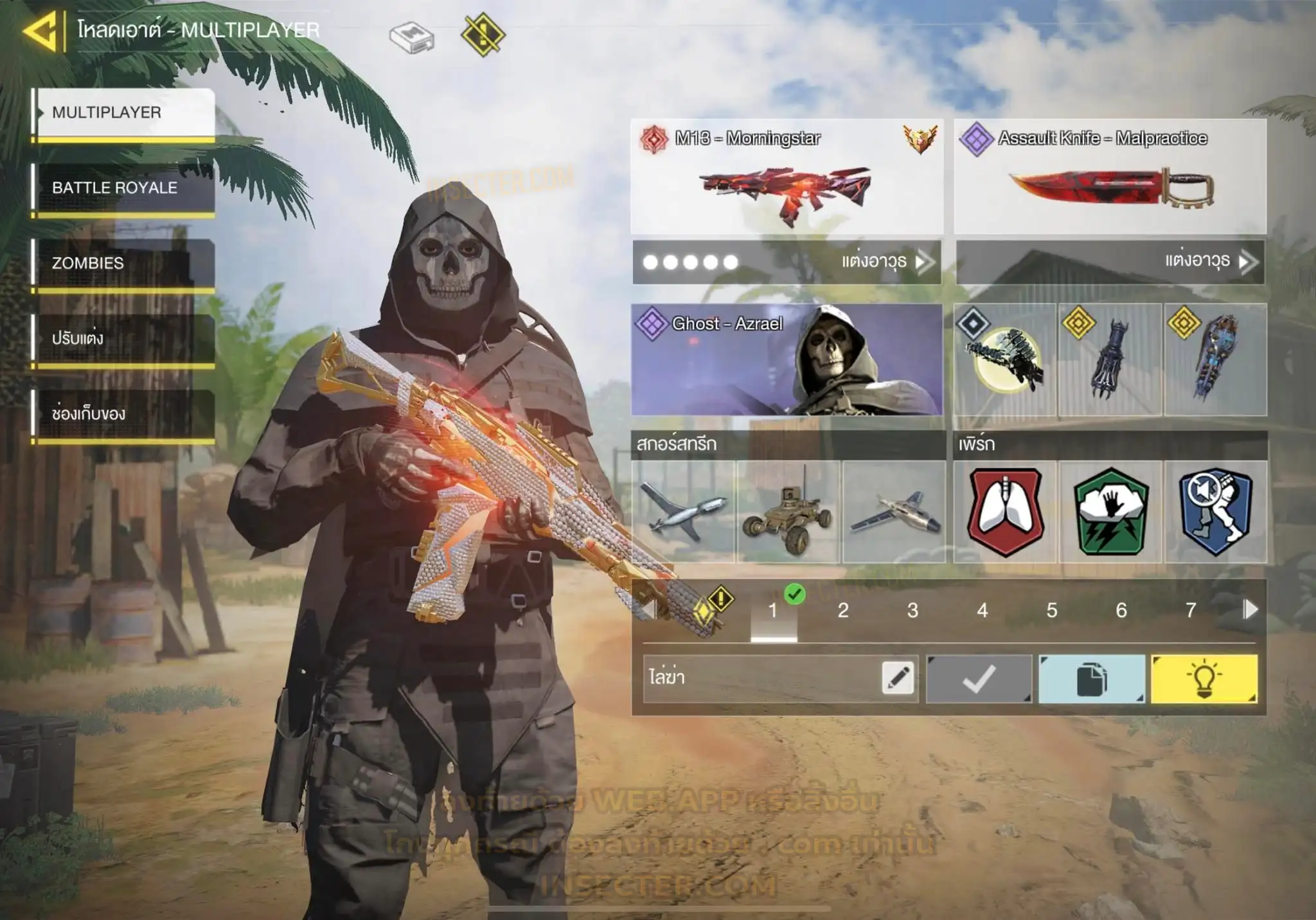1316x920 pixels.
Task: Open the ZOMBIES loadout tab
Action: [x=123, y=263]
